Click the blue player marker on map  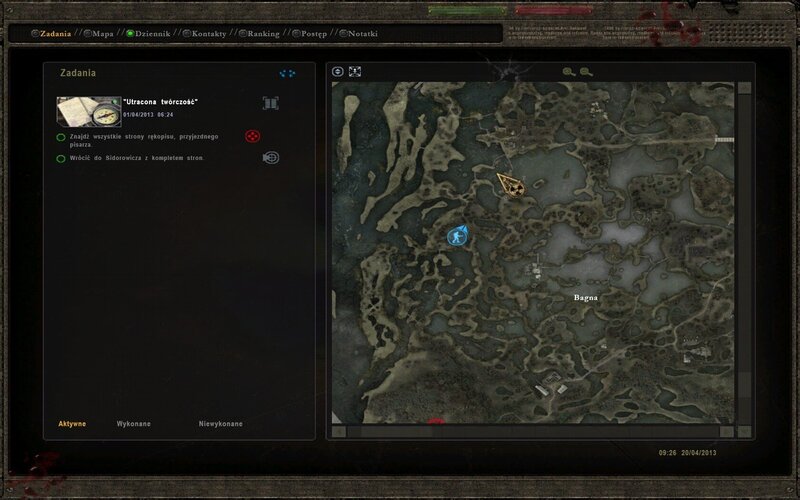(x=458, y=236)
